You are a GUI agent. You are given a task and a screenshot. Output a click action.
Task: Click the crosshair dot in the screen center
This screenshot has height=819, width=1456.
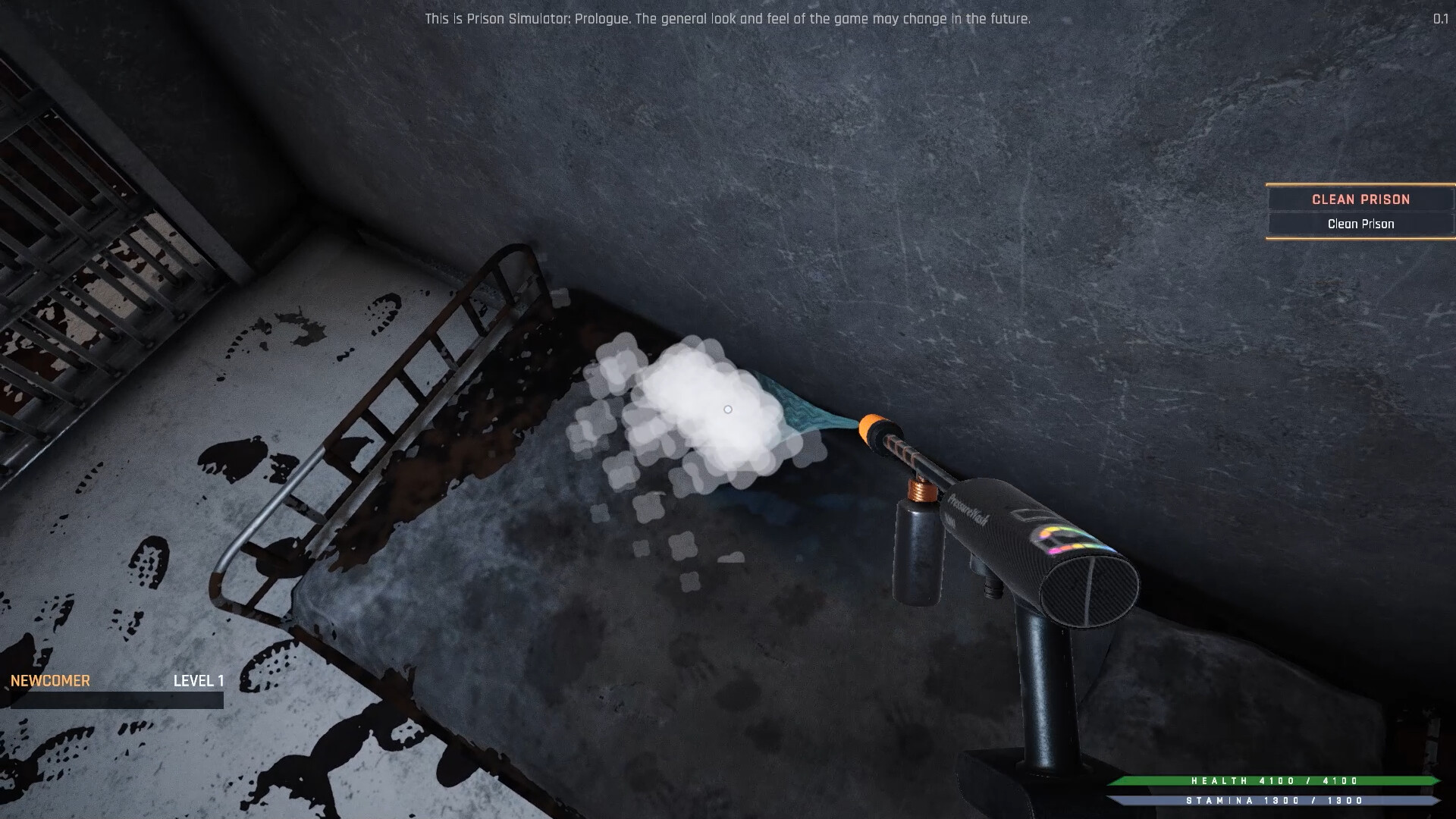[728, 409]
